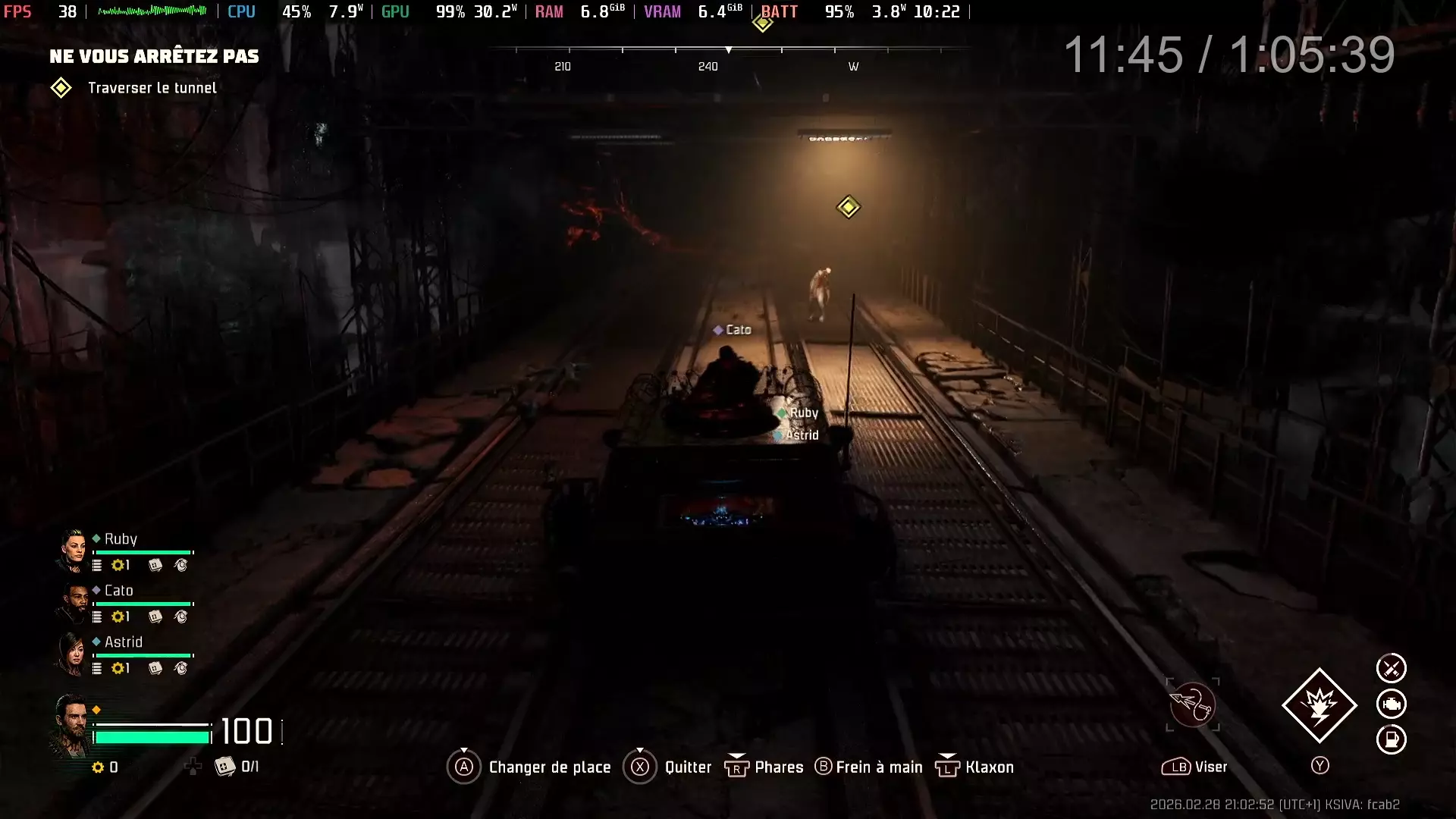The image size is (1456, 819).
Task: Select the harpoon weapon icon
Action: pyautogui.click(x=1192, y=705)
